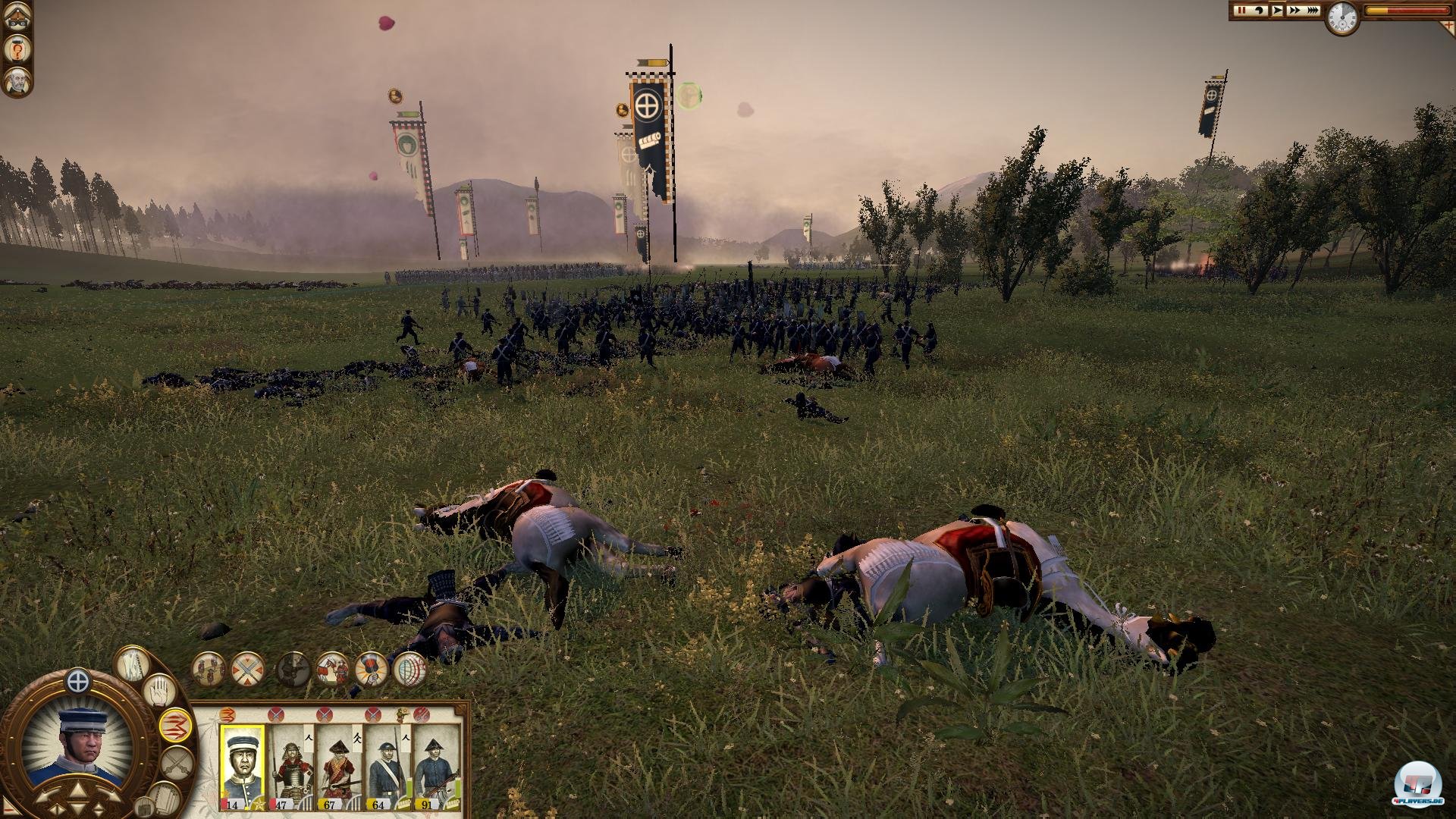Activate the crossed swords with arrows ability

point(247,670)
